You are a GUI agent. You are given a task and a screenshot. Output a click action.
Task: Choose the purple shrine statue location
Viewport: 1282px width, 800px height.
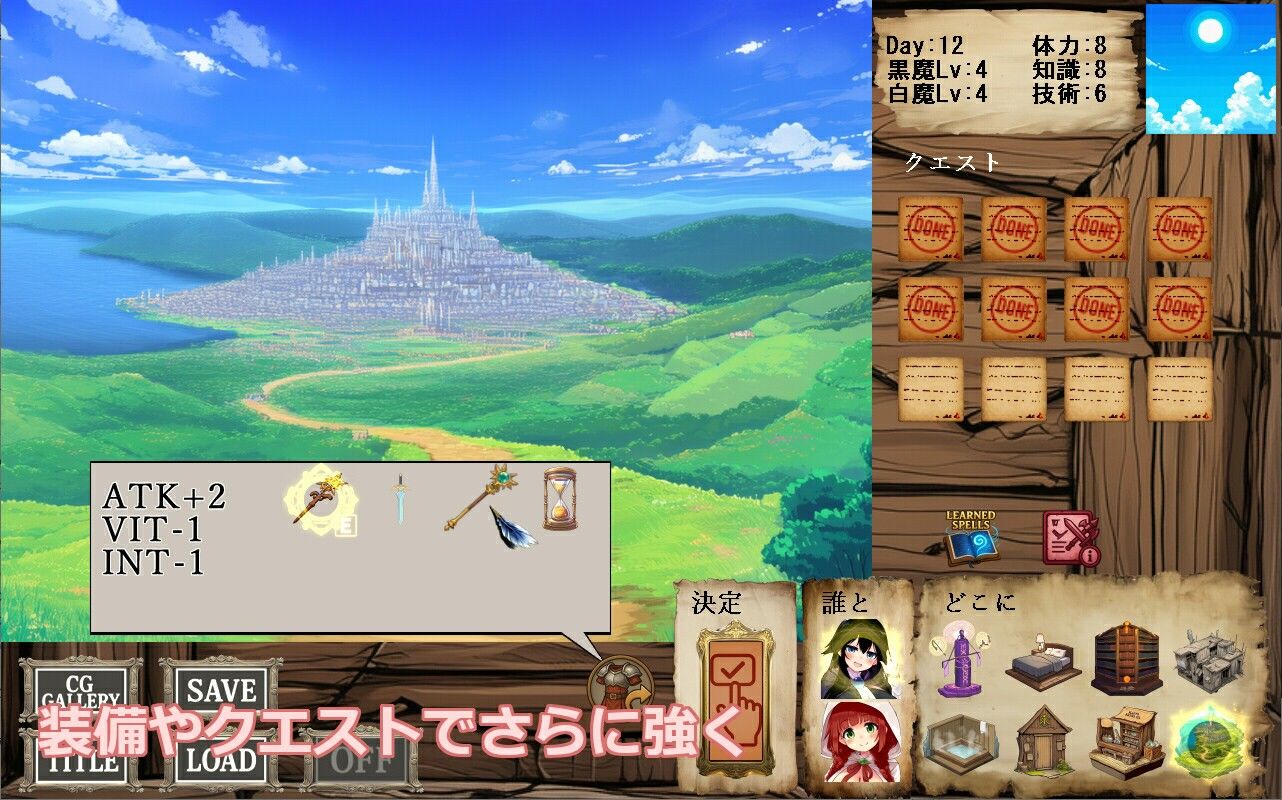[x=962, y=660]
